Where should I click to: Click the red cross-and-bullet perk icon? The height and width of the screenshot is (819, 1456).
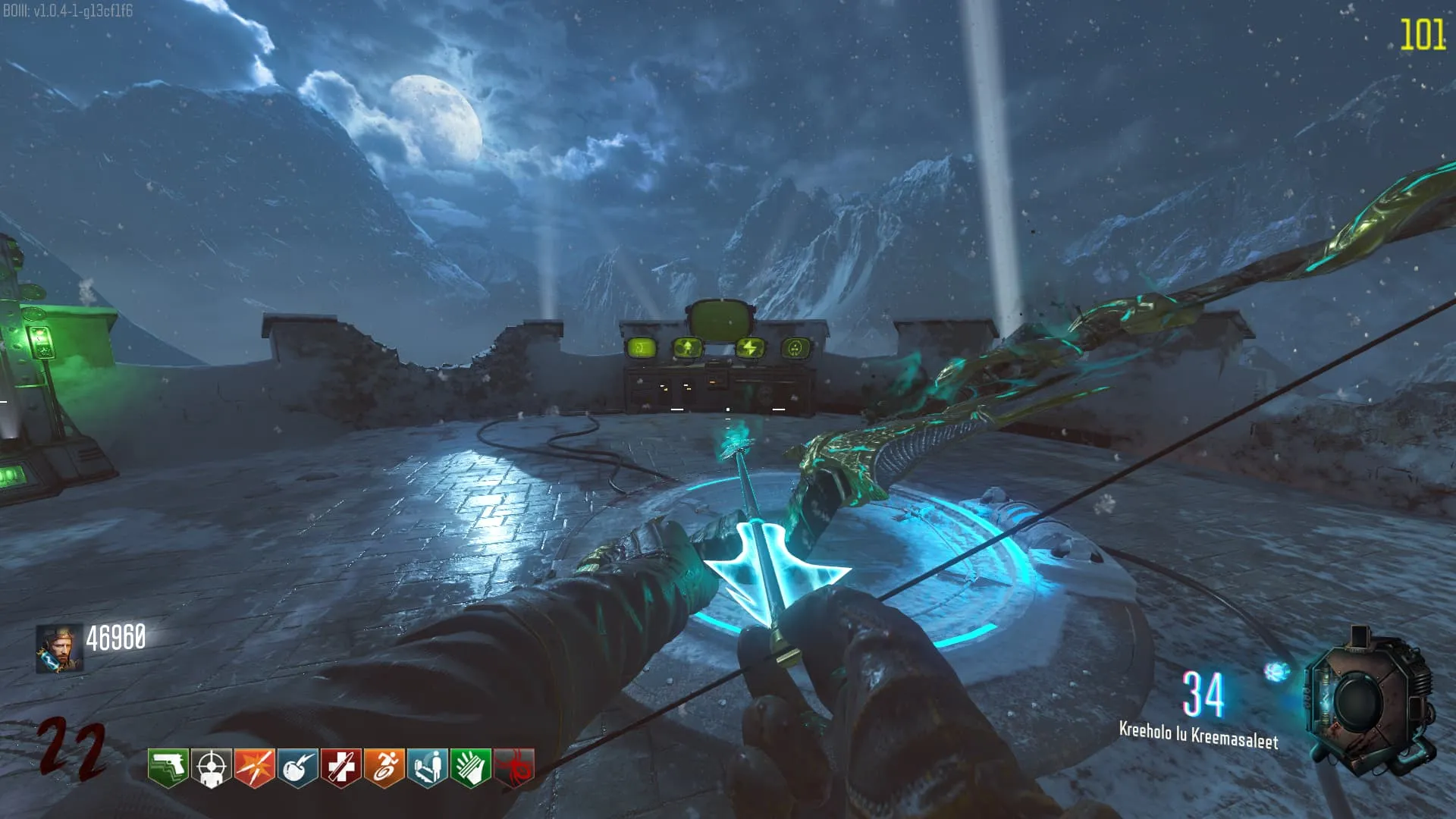[340, 767]
